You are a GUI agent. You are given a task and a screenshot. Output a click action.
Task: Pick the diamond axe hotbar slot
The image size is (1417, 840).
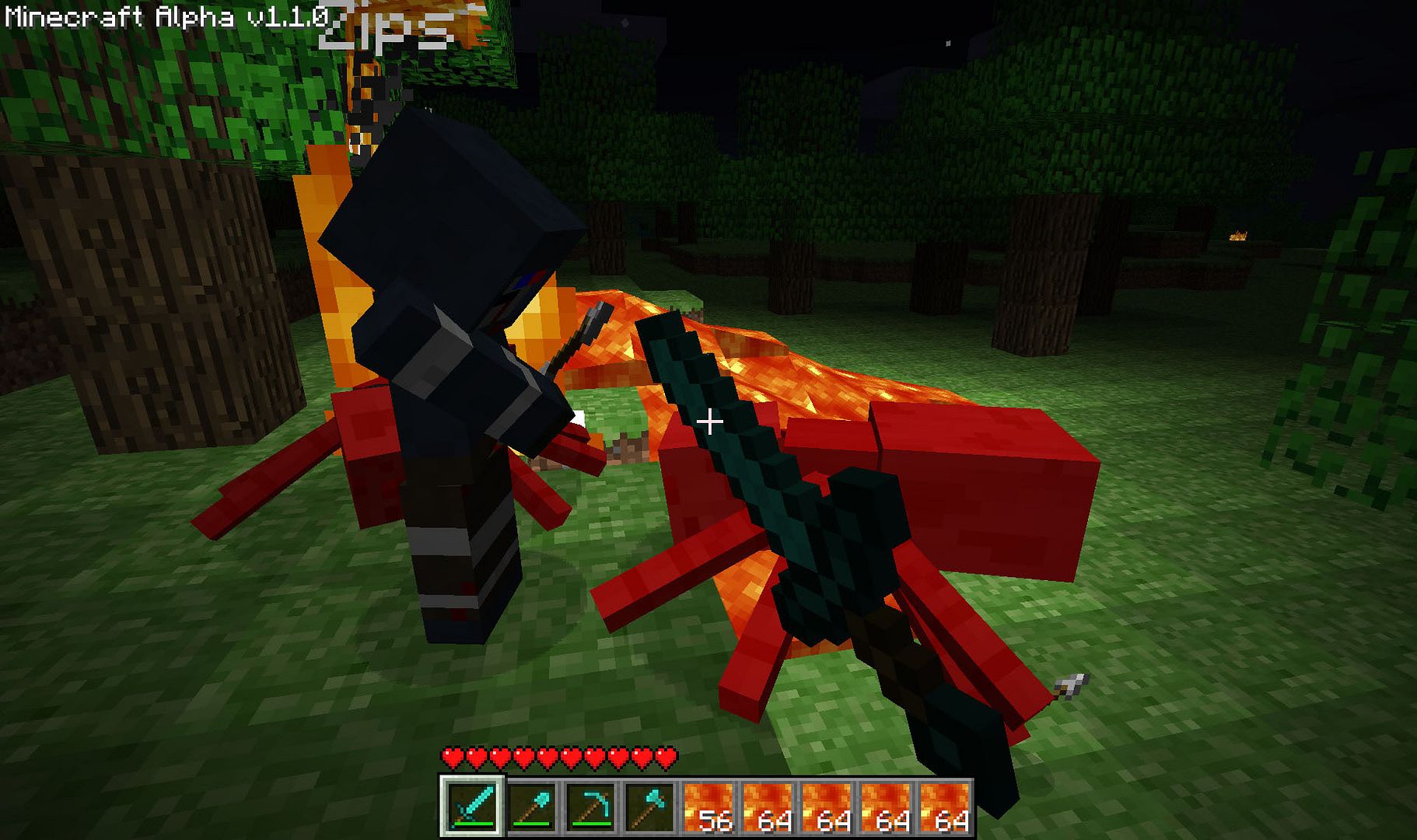[649, 807]
